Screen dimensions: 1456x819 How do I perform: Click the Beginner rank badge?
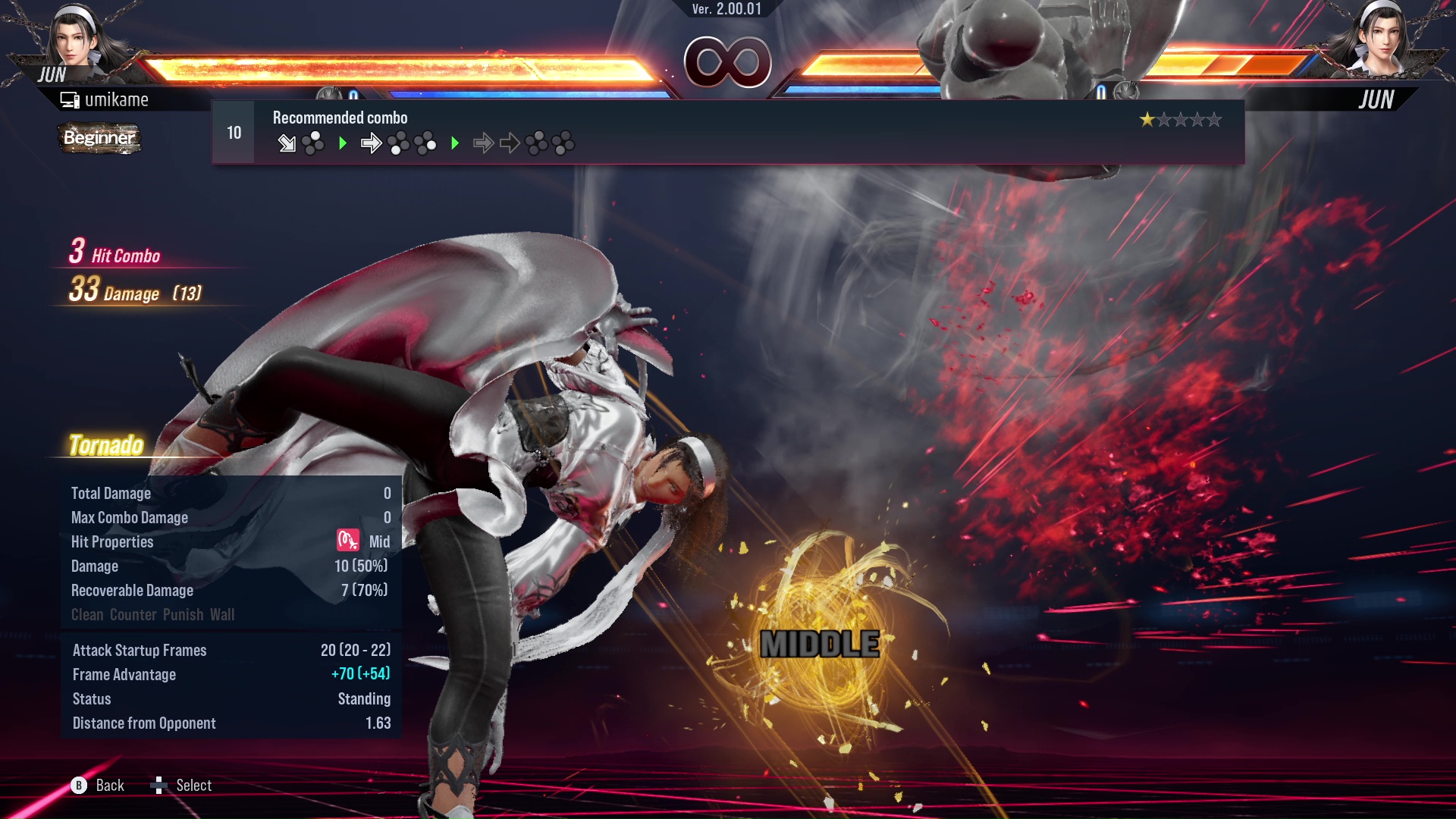(99, 138)
